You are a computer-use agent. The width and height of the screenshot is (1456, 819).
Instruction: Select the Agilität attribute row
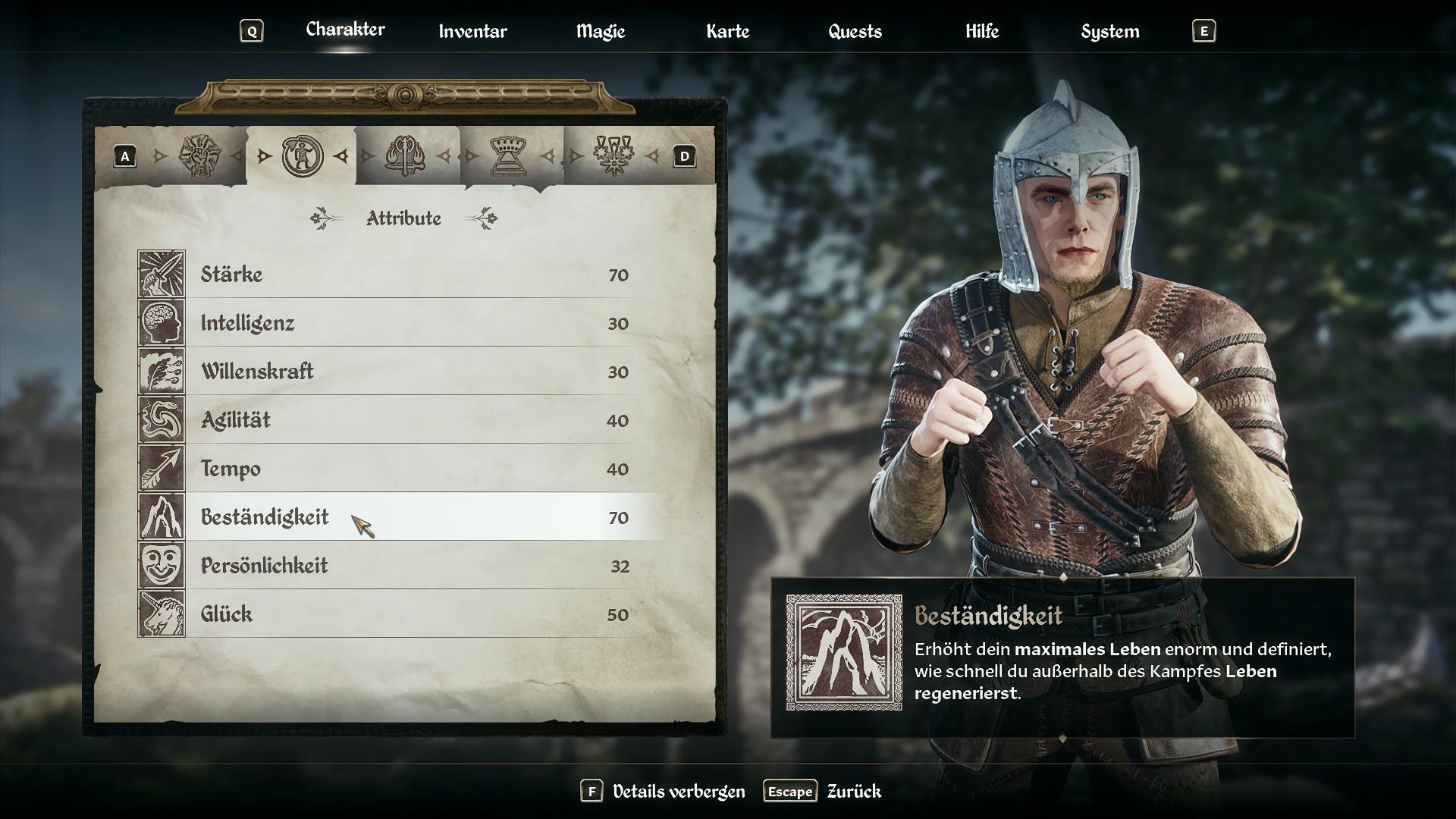[409, 420]
